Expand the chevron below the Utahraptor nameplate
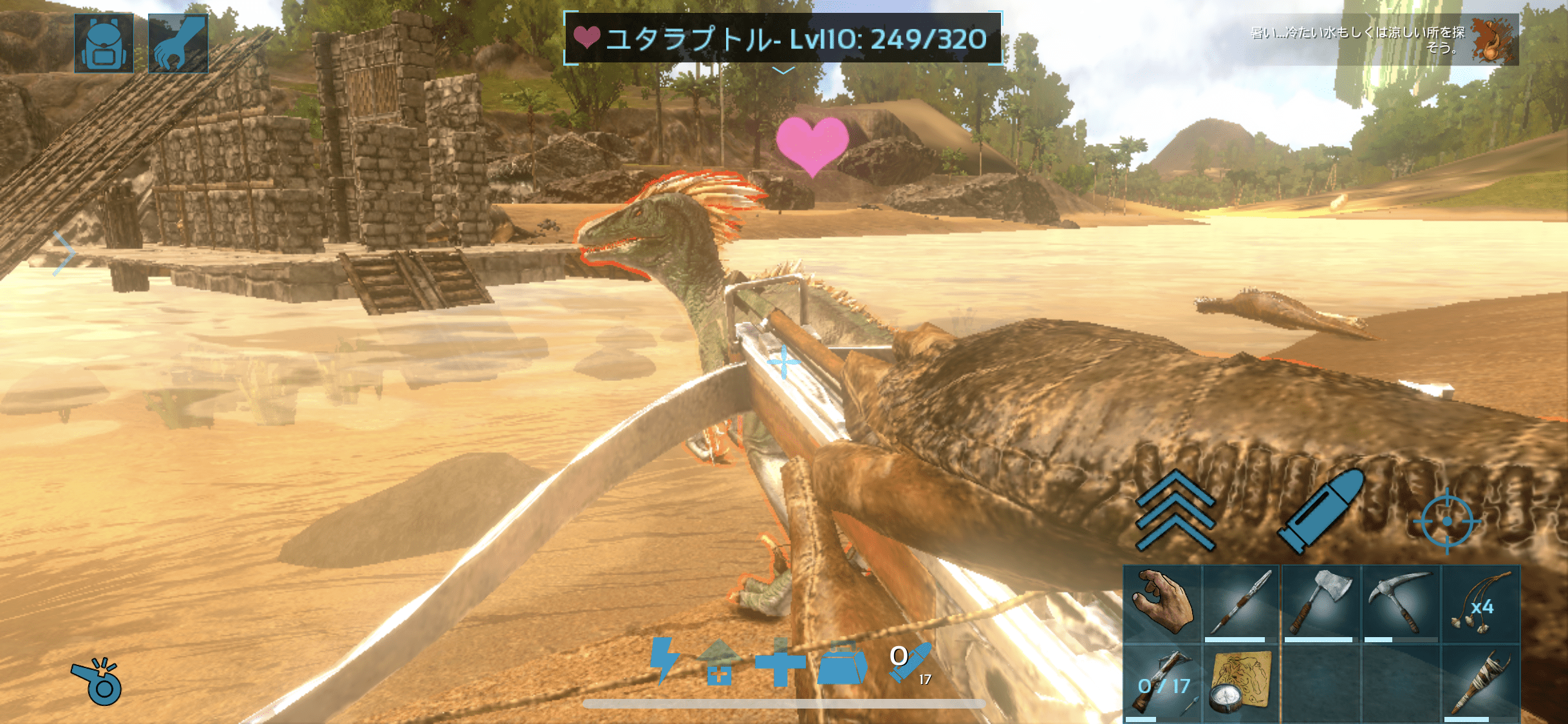This screenshot has height=724, width=1568. [x=783, y=71]
